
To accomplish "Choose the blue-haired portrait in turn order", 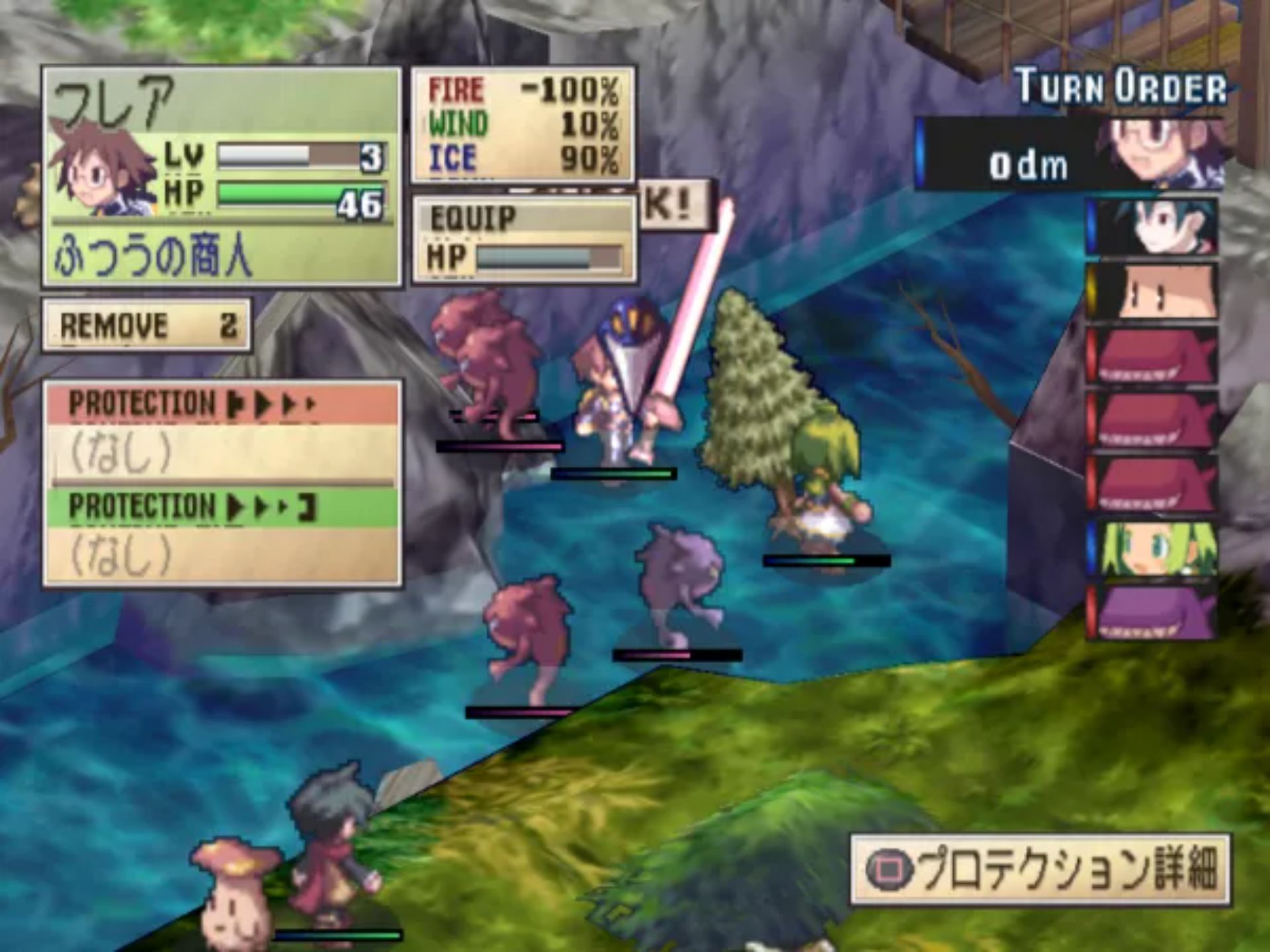I will click(x=1153, y=227).
